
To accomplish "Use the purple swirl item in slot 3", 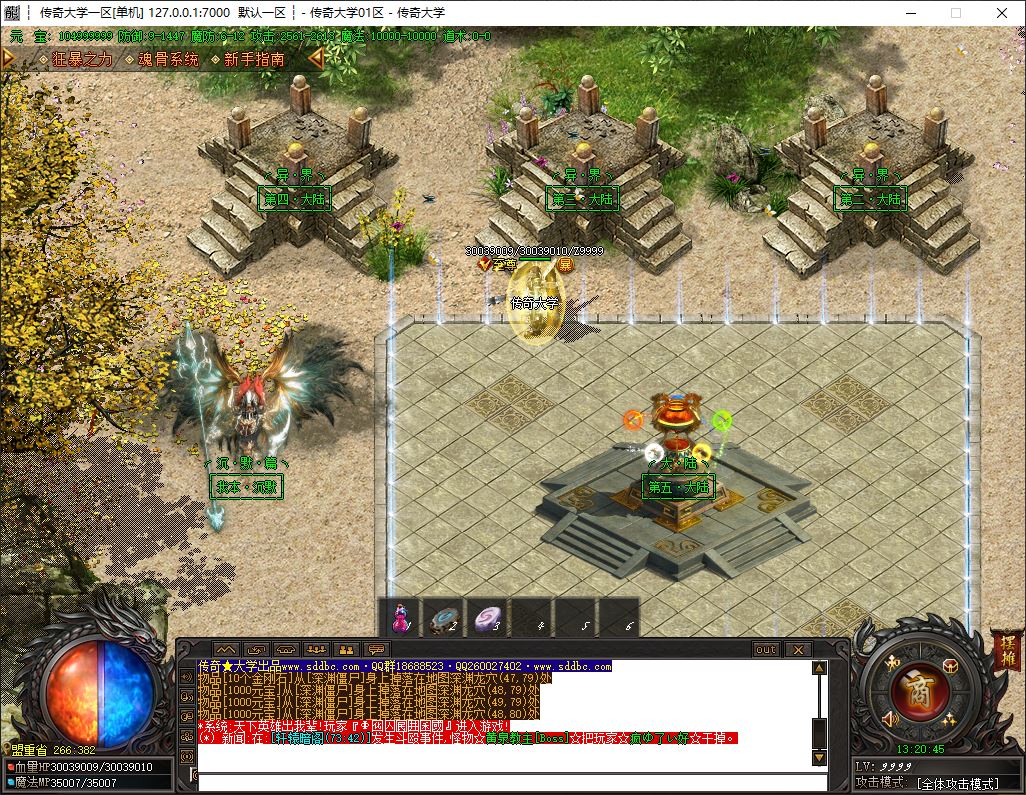I will coord(487,617).
